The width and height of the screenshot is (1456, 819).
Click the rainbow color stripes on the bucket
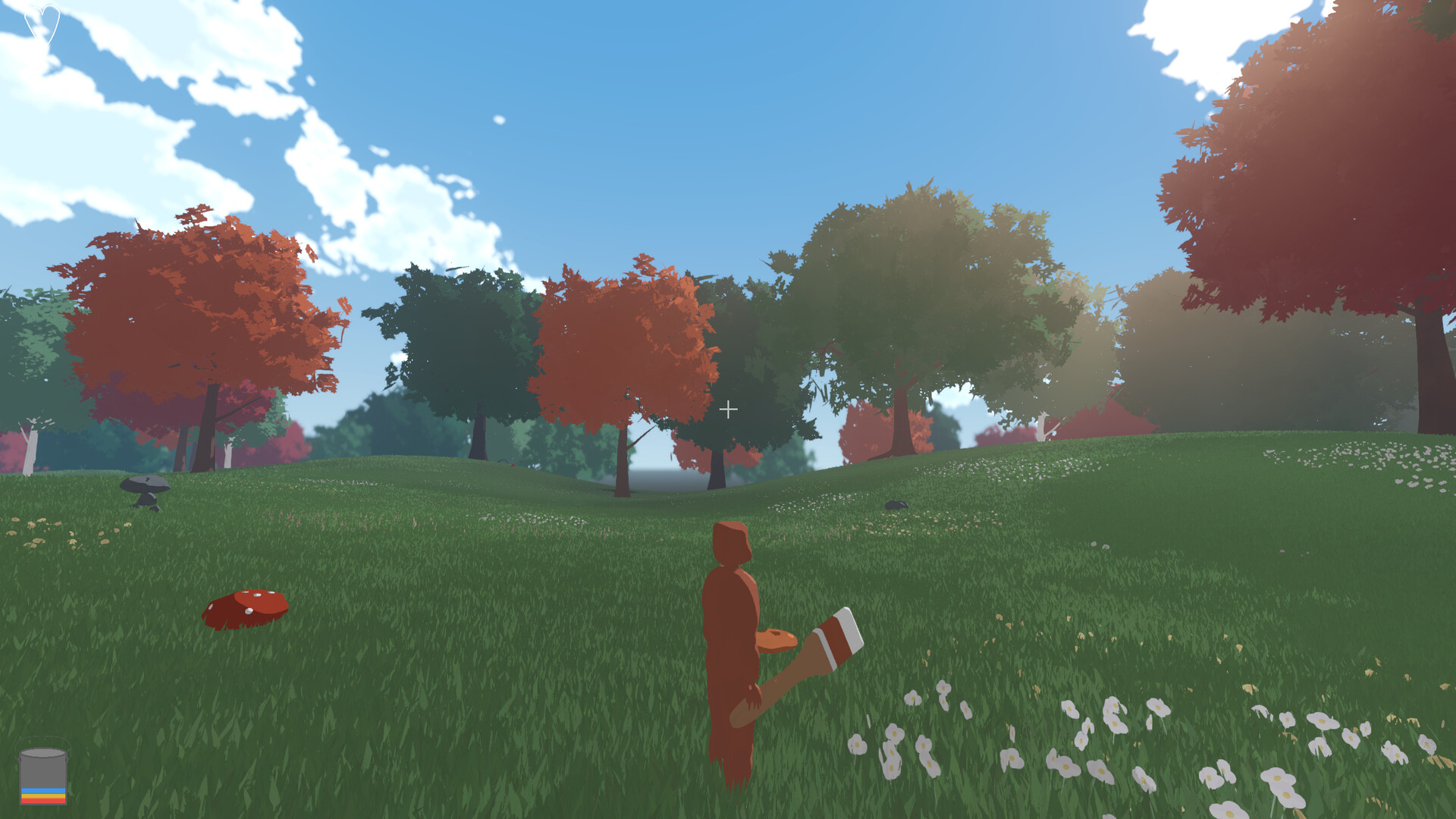point(44,795)
